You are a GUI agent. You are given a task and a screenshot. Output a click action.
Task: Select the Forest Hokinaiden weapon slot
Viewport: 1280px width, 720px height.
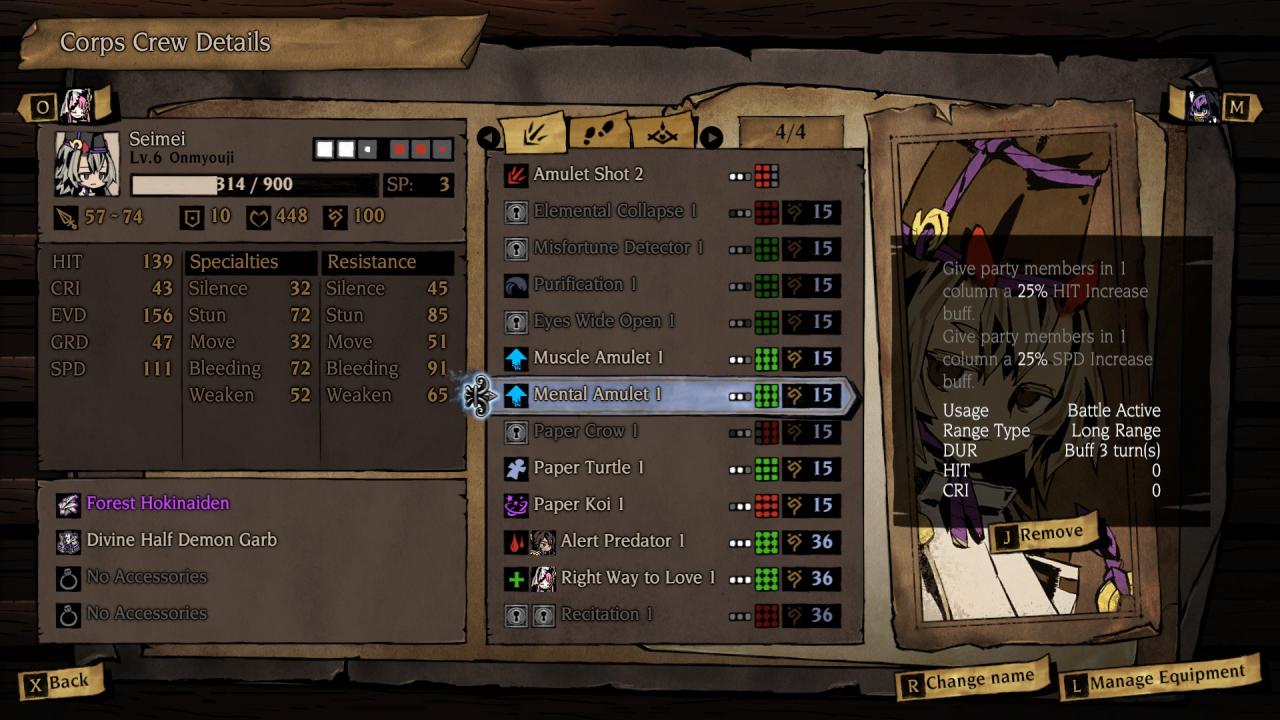157,503
